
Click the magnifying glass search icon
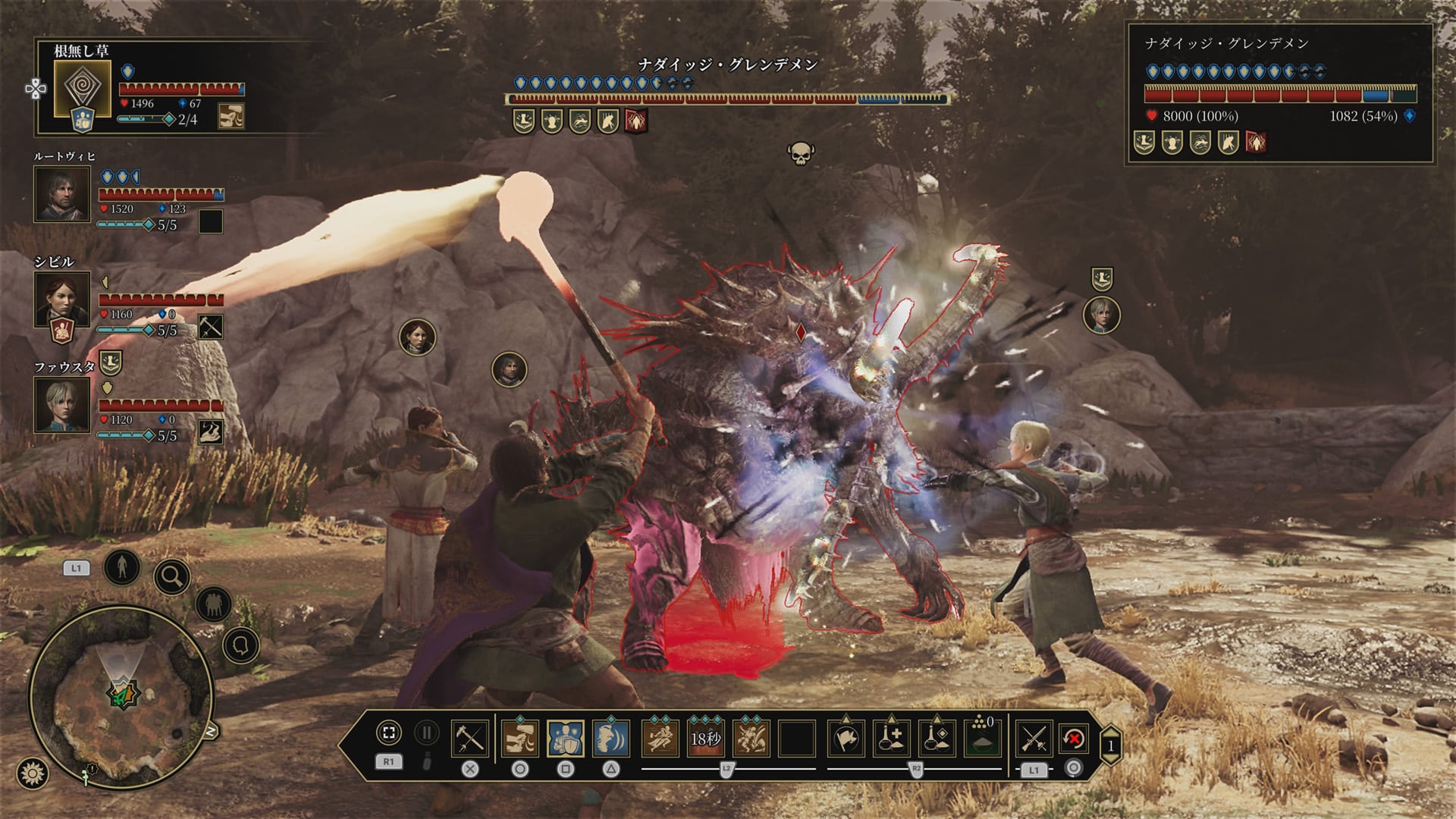(x=172, y=578)
